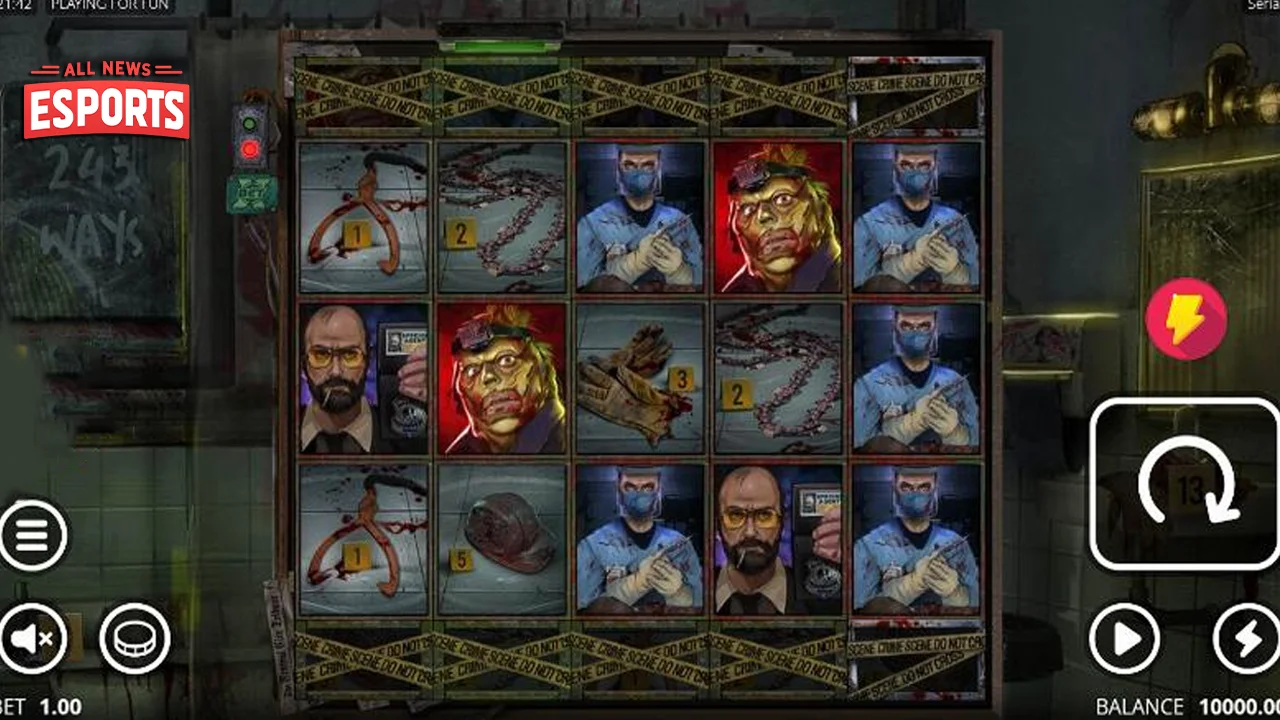Click the green progress bar above the reels

coord(497,44)
